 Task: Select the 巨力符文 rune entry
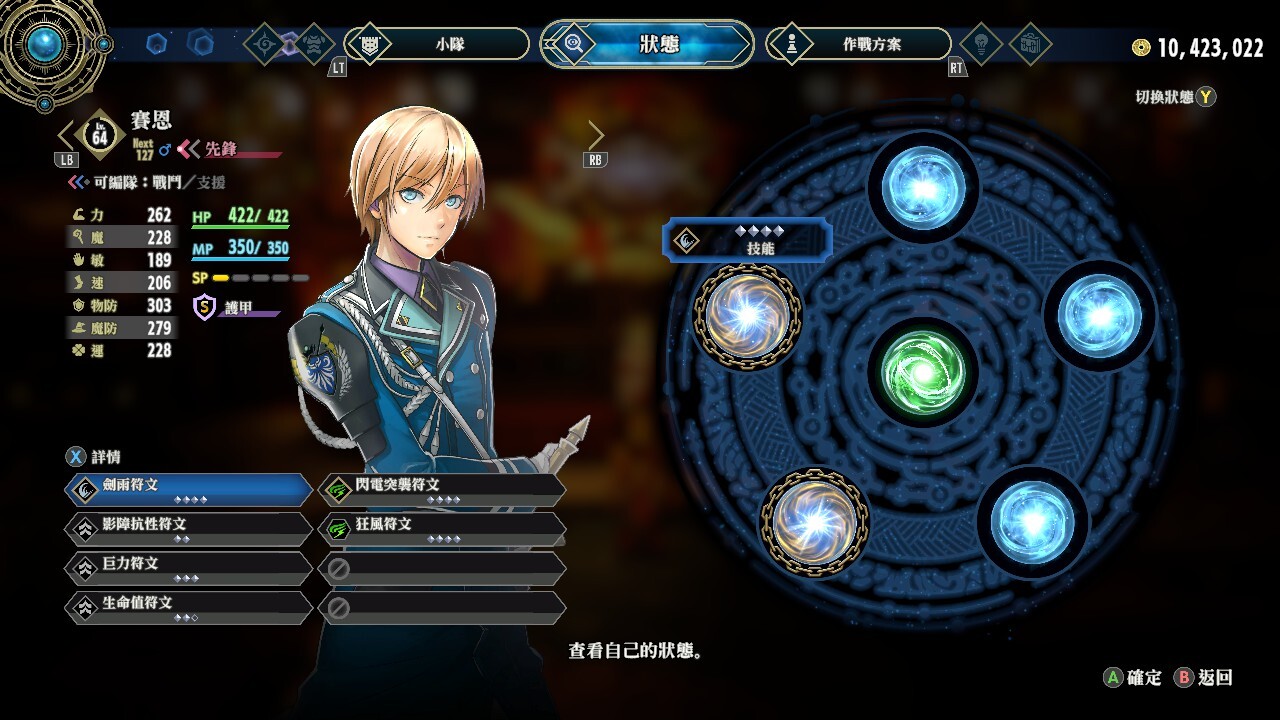pos(190,568)
